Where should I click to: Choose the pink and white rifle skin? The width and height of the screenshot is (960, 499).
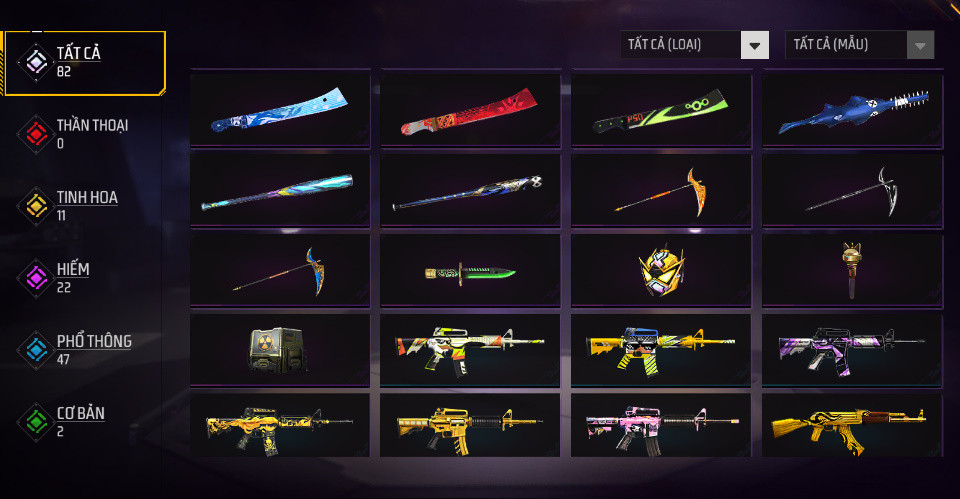tap(662, 426)
